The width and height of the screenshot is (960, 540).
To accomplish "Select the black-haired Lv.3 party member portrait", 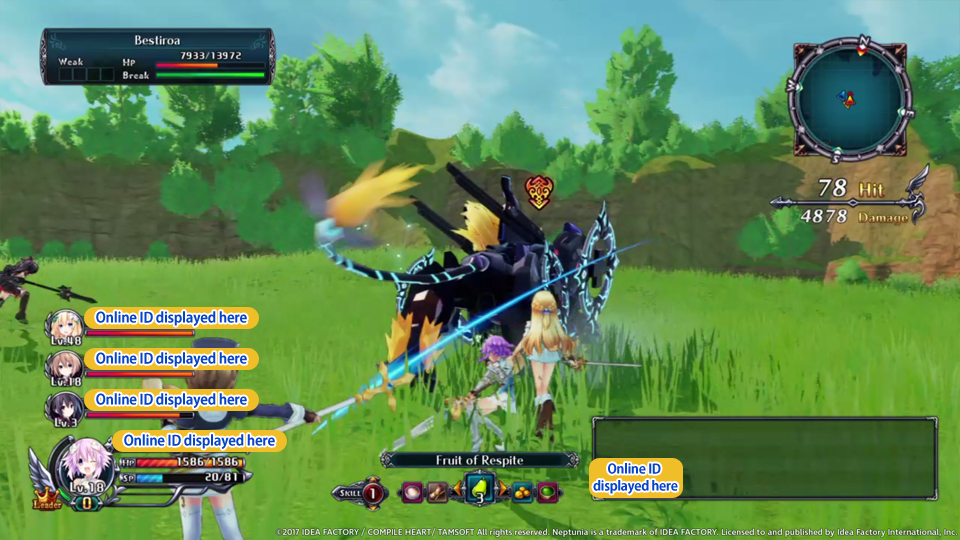I will coord(62,407).
